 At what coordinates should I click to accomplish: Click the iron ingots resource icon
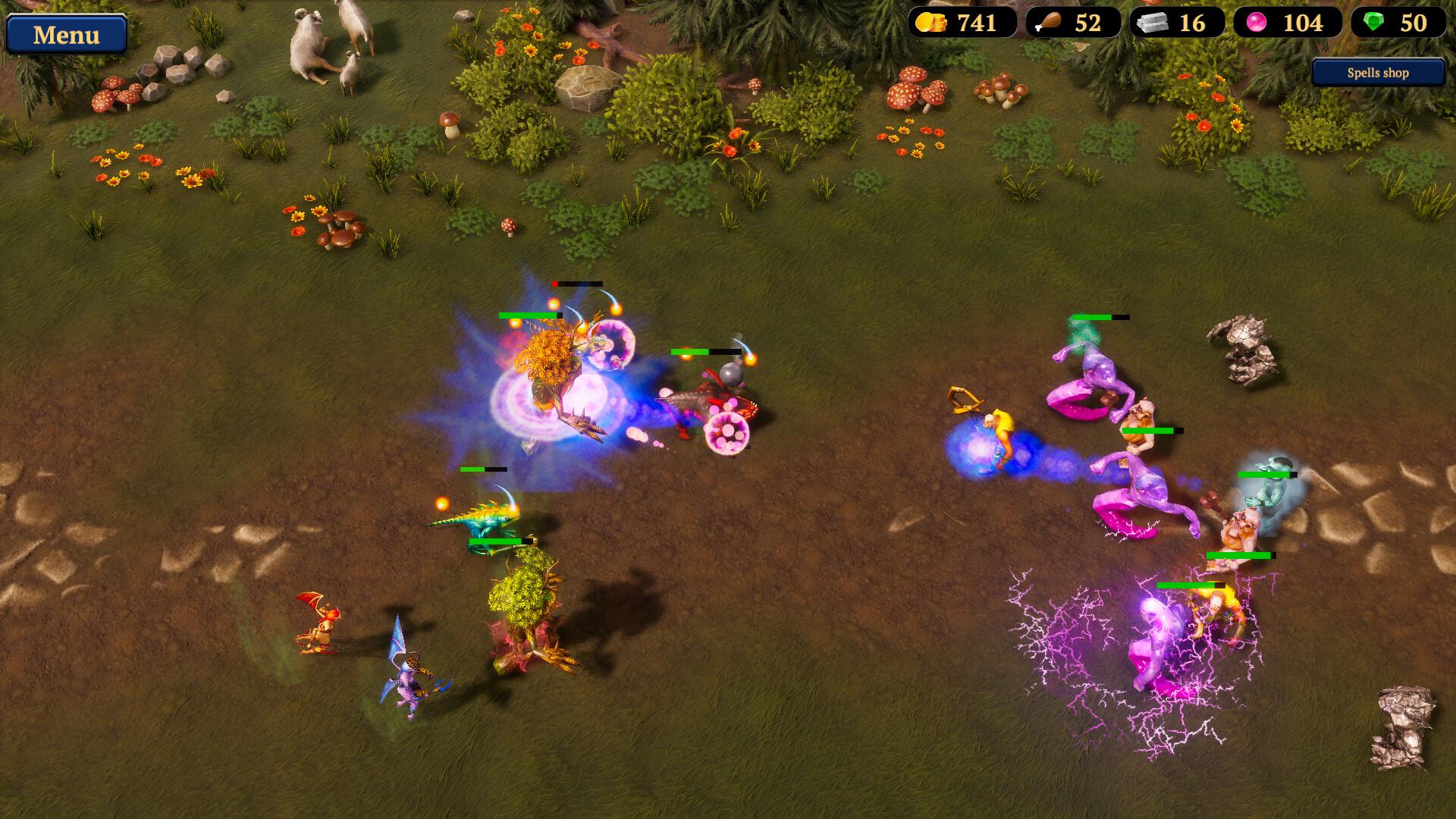point(1153,24)
